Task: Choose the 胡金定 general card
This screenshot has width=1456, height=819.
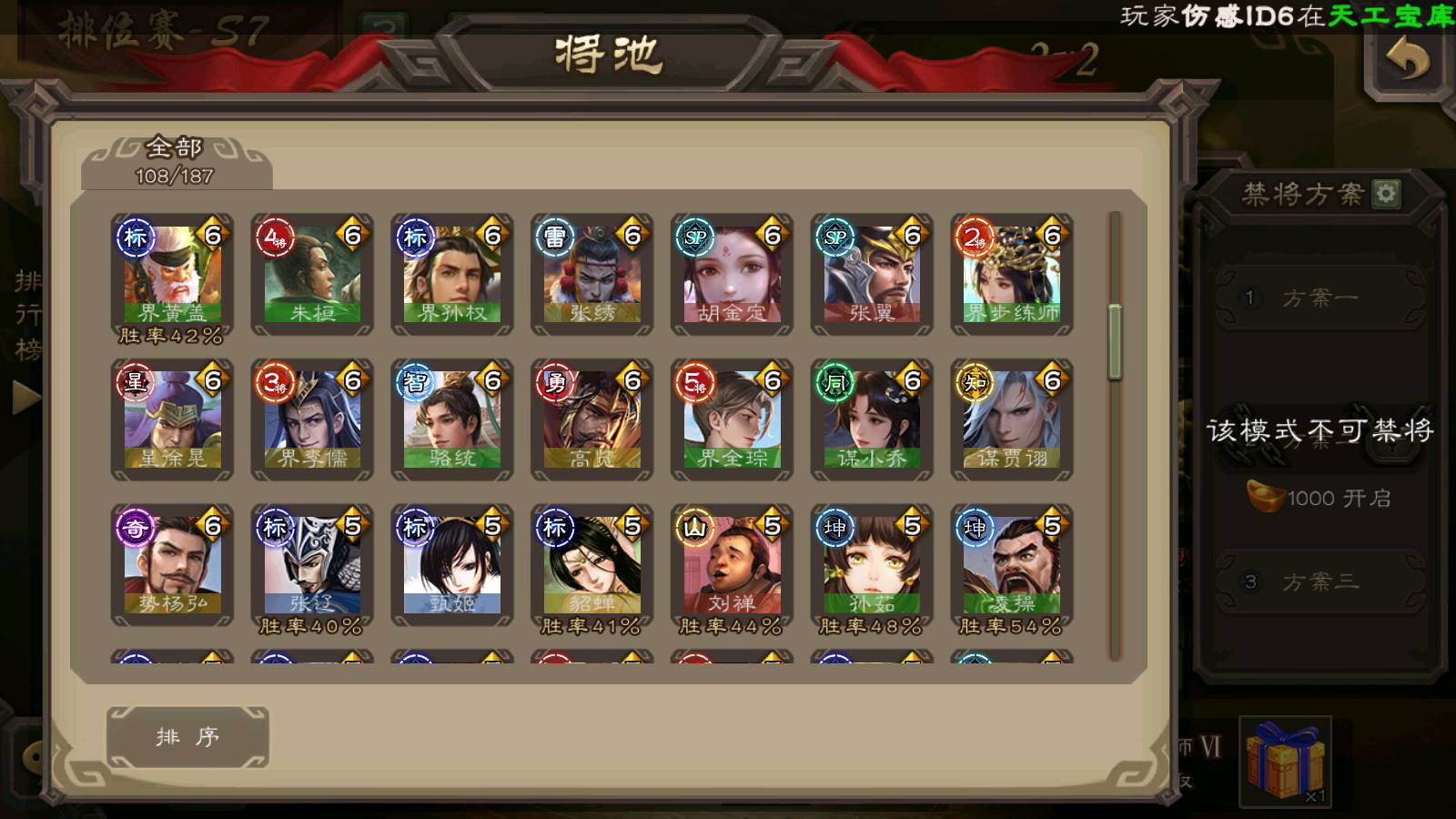Action: [x=733, y=275]
